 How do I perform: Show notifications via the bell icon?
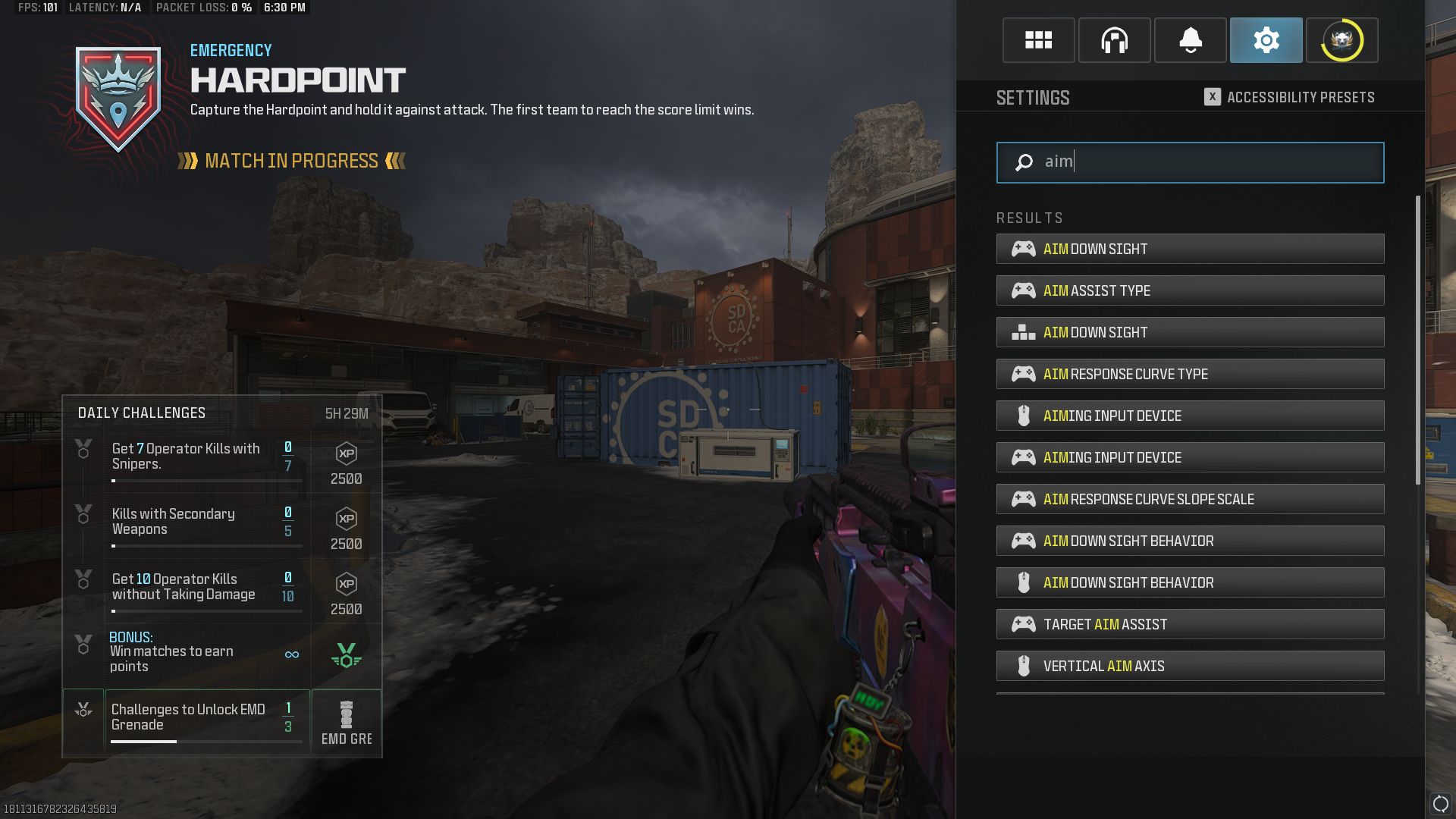tap(1190, 40)
